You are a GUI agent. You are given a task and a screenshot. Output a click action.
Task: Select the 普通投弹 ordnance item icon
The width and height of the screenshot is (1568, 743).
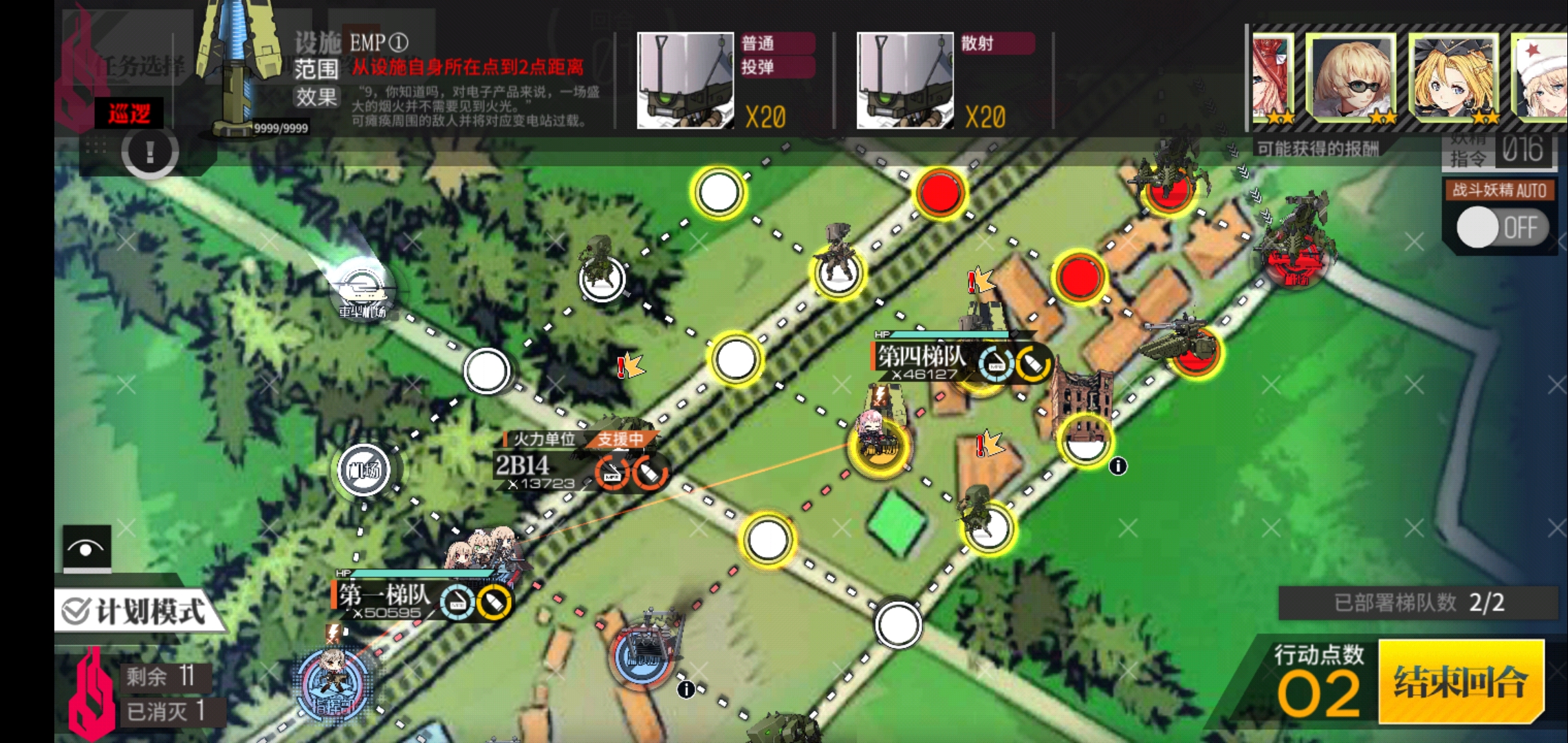(684, 79)
